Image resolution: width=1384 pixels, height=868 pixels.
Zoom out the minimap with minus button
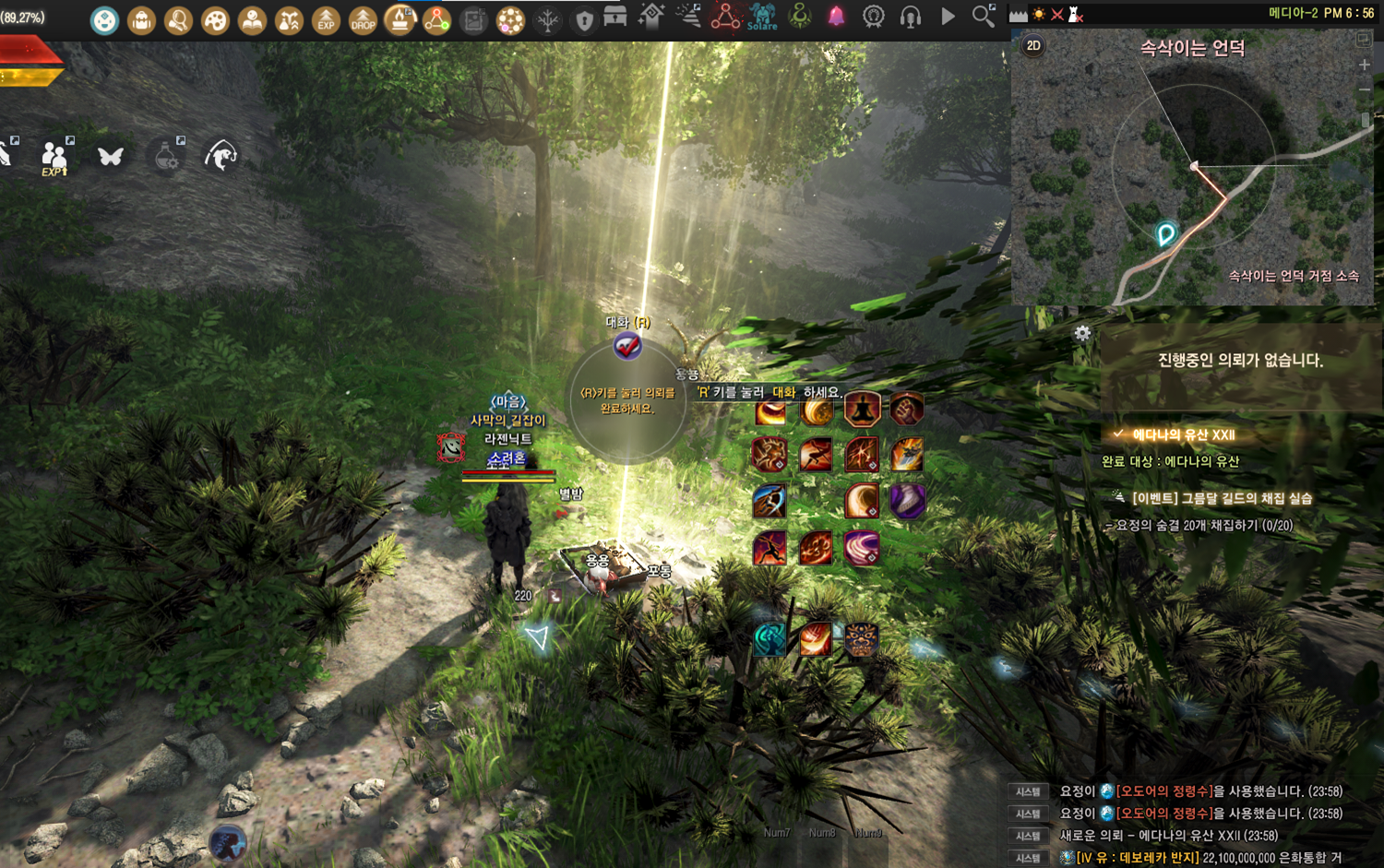[1365, 89]
